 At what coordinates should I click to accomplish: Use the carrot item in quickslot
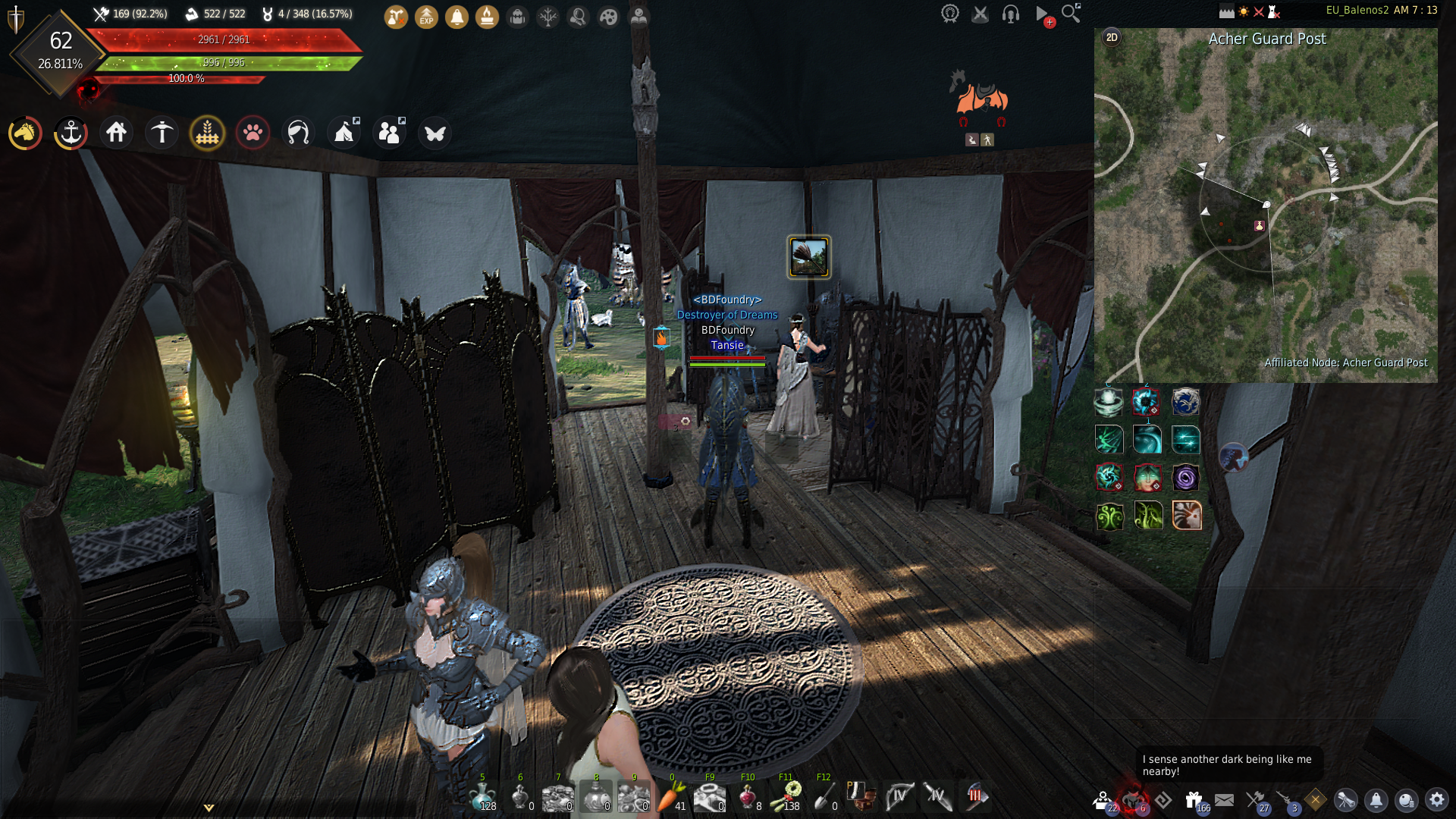point(670,796)
